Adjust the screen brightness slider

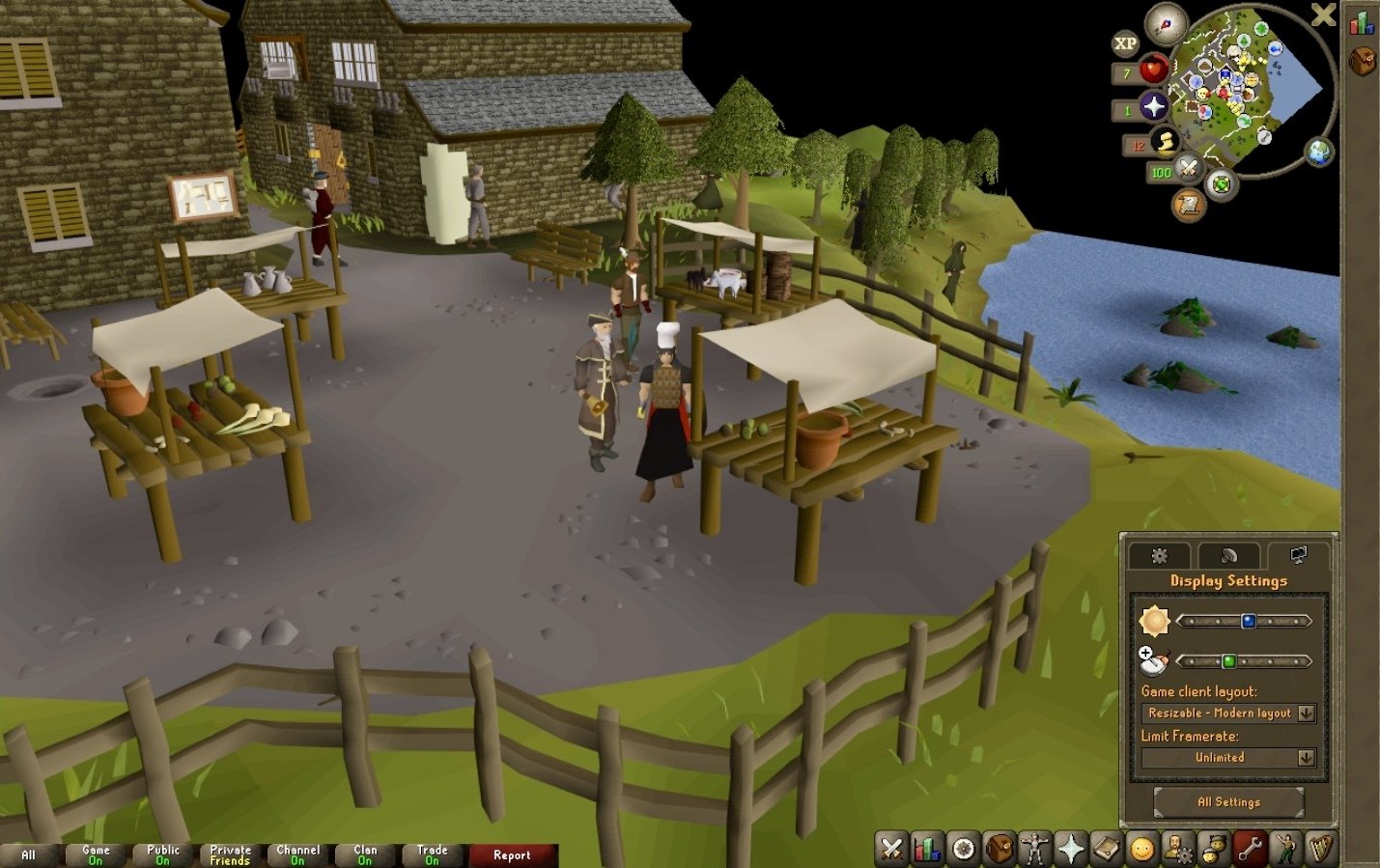point(1248,621)
